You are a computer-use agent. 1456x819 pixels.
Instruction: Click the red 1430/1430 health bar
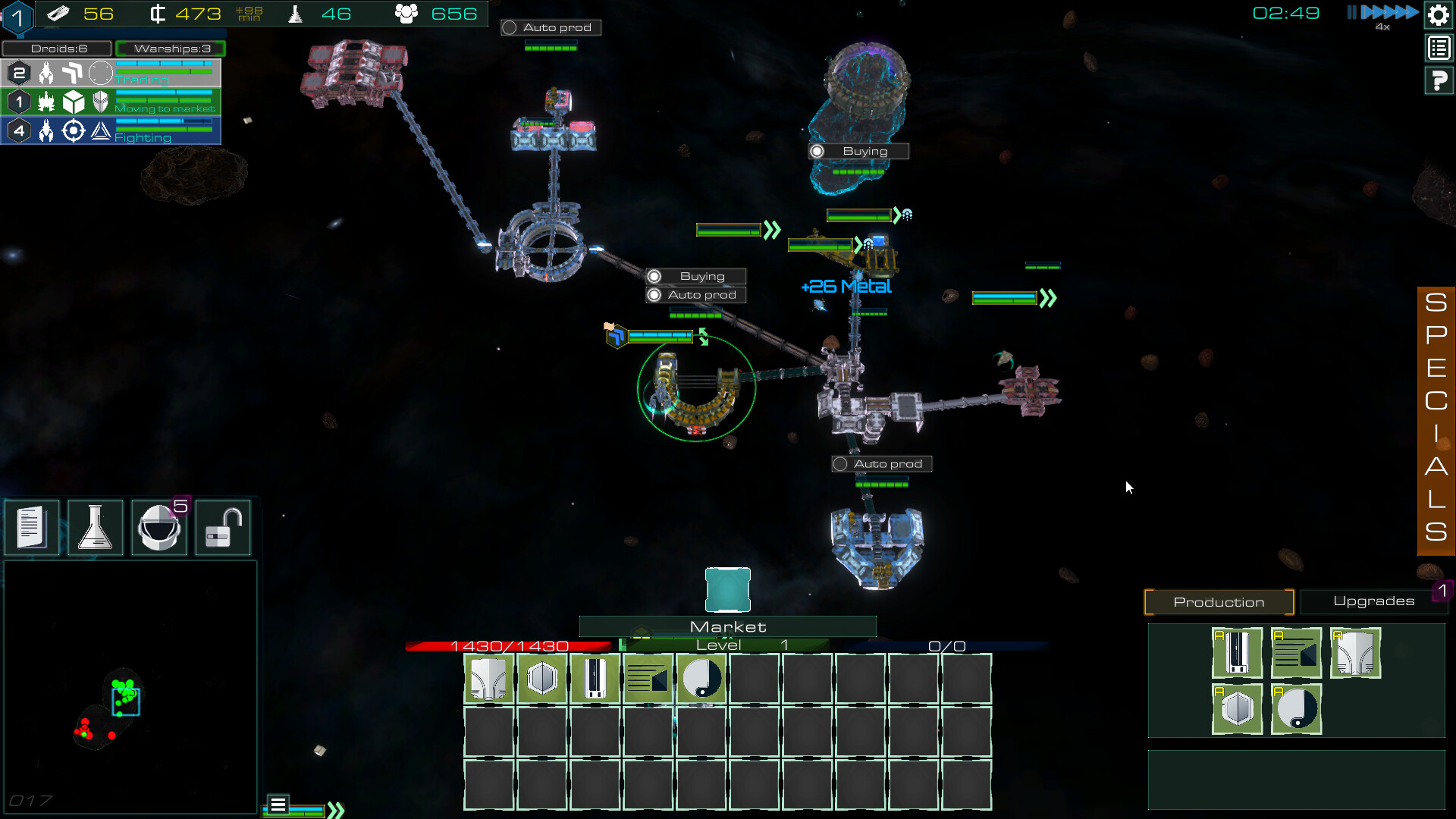click(x=508, y=645)
